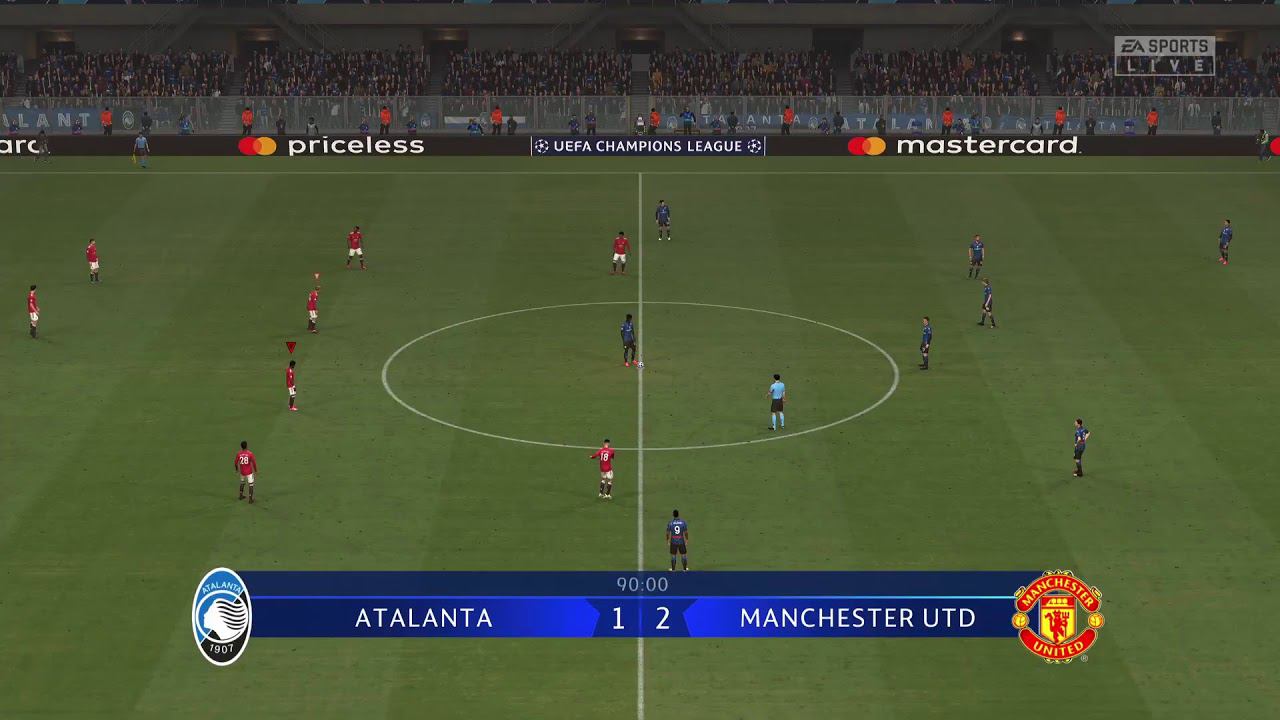1280x720 pixels.
Task: Toggle the red marker above the Atalanta midfielder
Action: coord(289,347)
